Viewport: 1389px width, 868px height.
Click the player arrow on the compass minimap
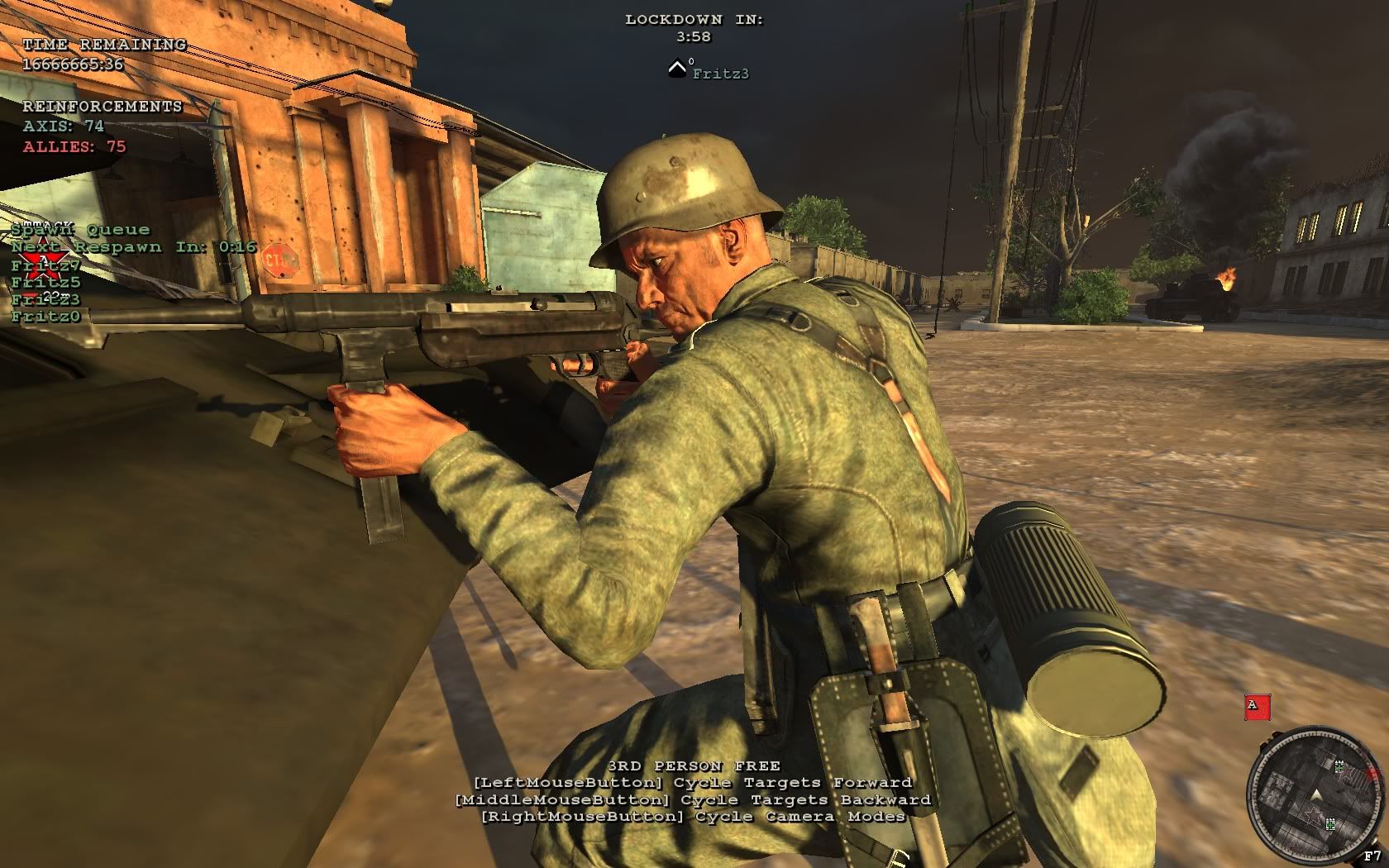pyautogui.click(x=1315, y=794)
